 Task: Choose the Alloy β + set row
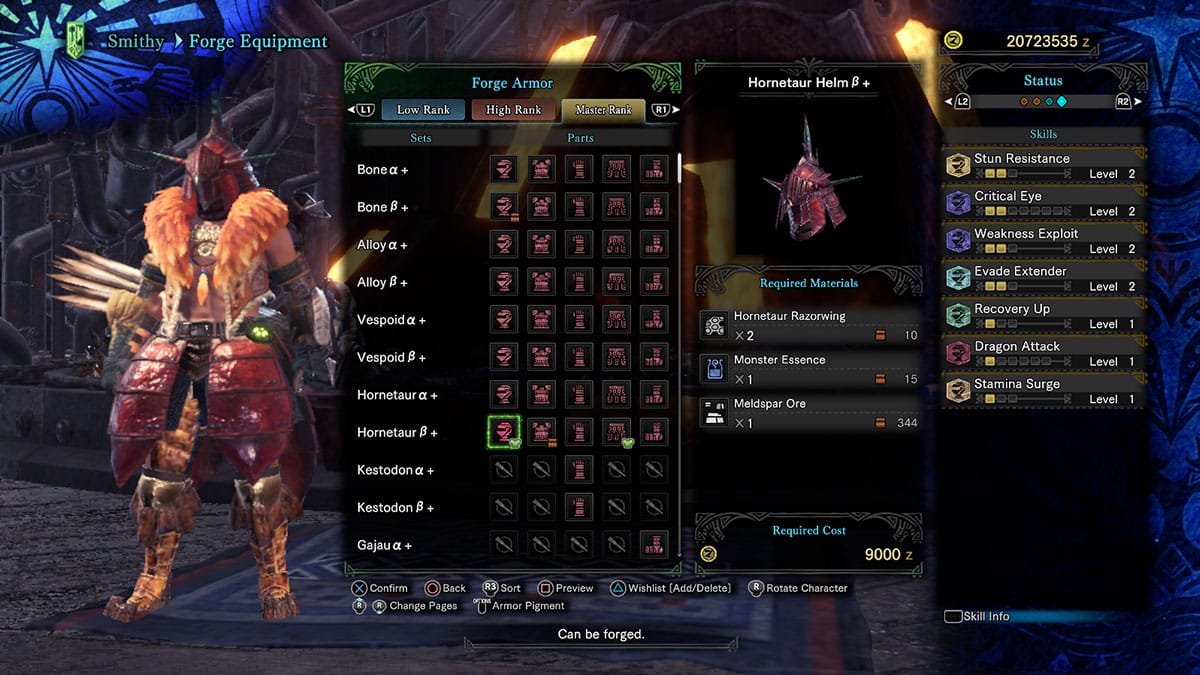point(383,283)
